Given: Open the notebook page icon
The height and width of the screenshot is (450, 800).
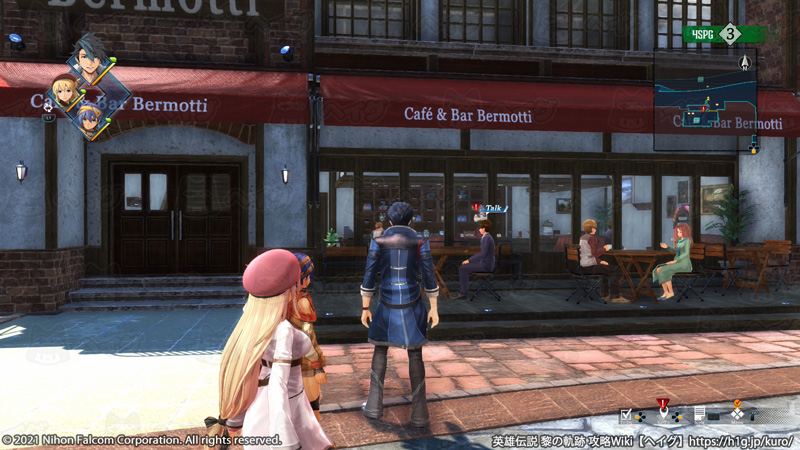Looking at the screenshot, I should point(700,414).
